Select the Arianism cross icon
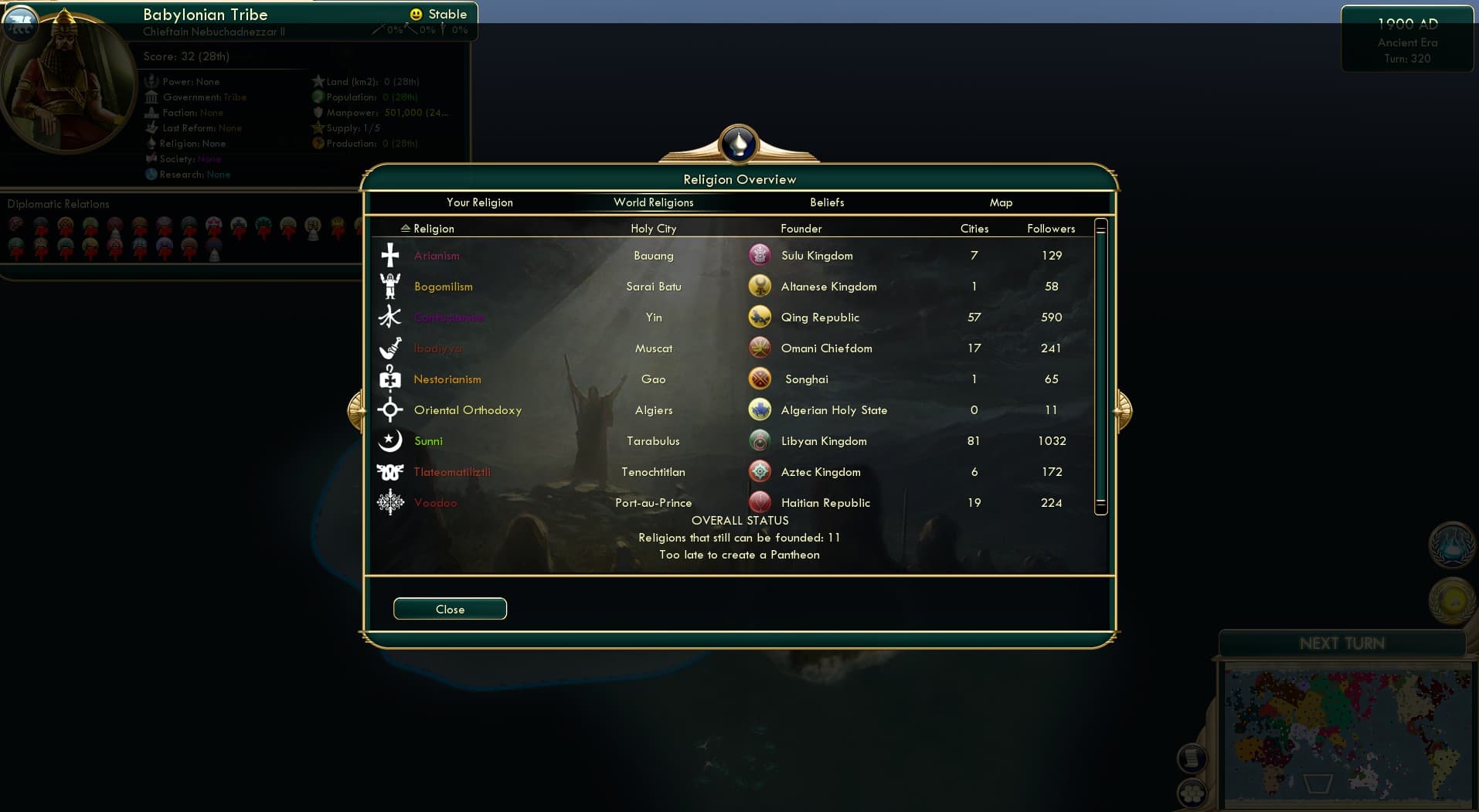This screenshot has width=1479, height=812. pyautogui.click(x=390, y=255)
